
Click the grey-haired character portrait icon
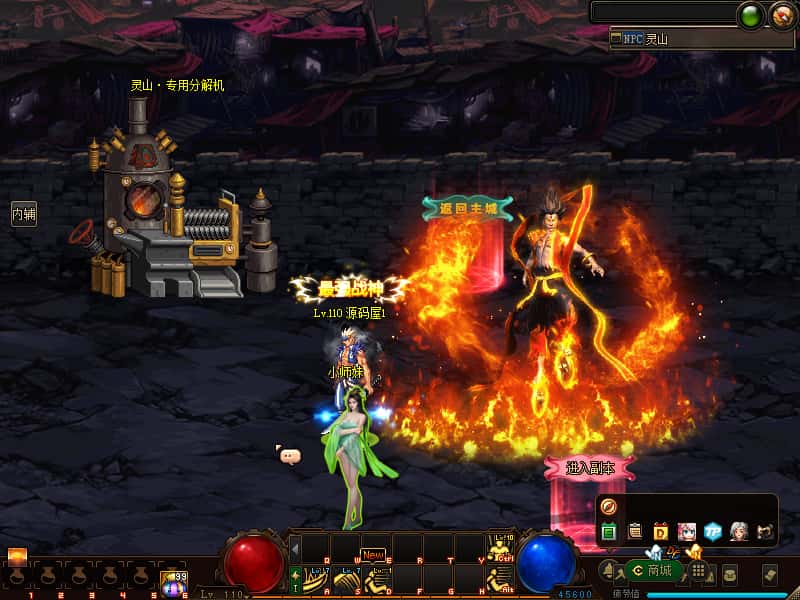[x=738, y=531]
